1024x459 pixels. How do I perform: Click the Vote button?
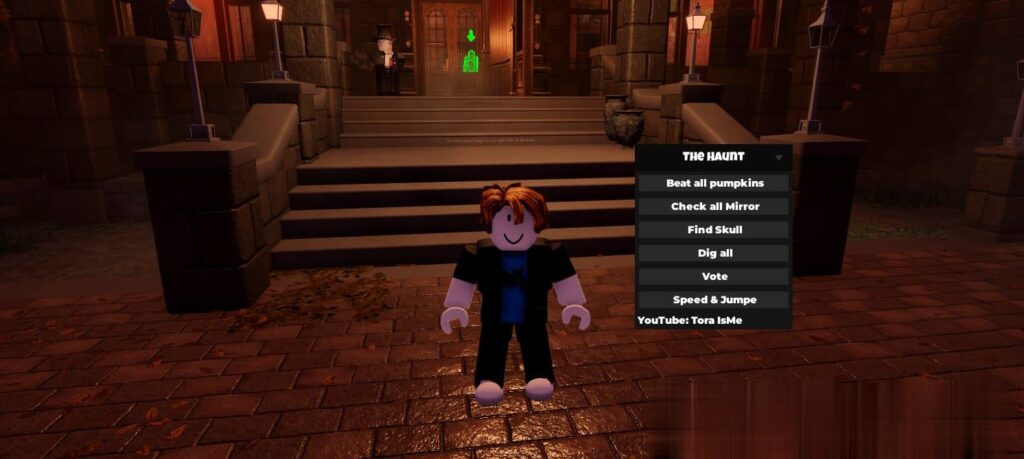(x=714, y=276)
